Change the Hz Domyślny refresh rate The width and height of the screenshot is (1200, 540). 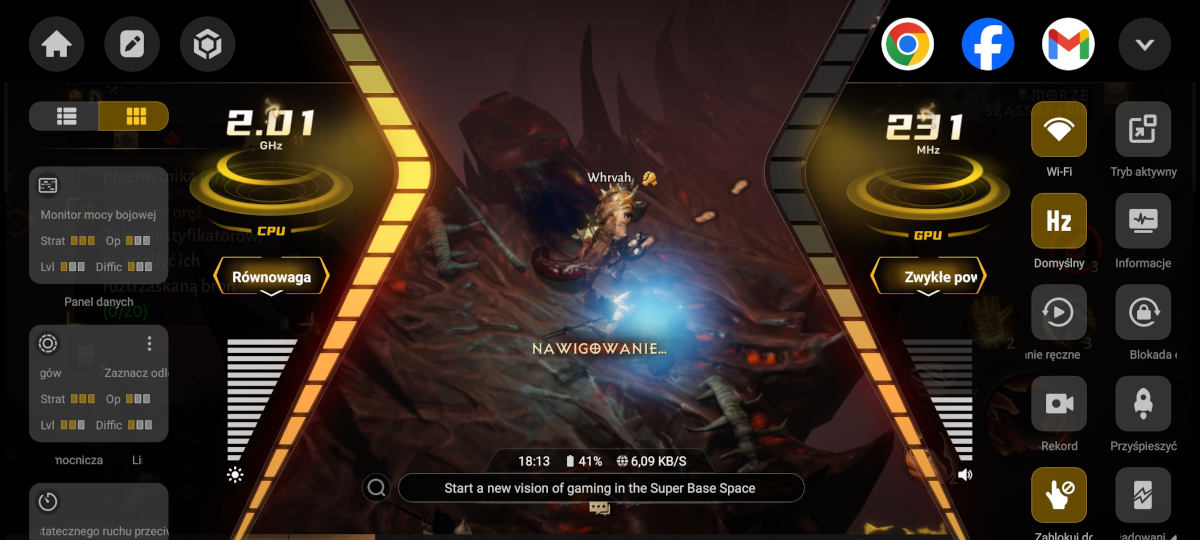(x=1058, y=221)
